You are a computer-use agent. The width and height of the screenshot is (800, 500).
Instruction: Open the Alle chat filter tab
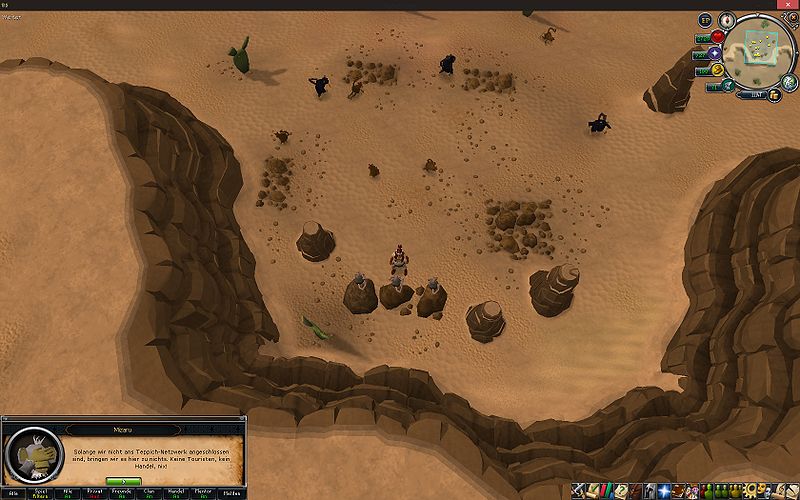tap(13, 493)
